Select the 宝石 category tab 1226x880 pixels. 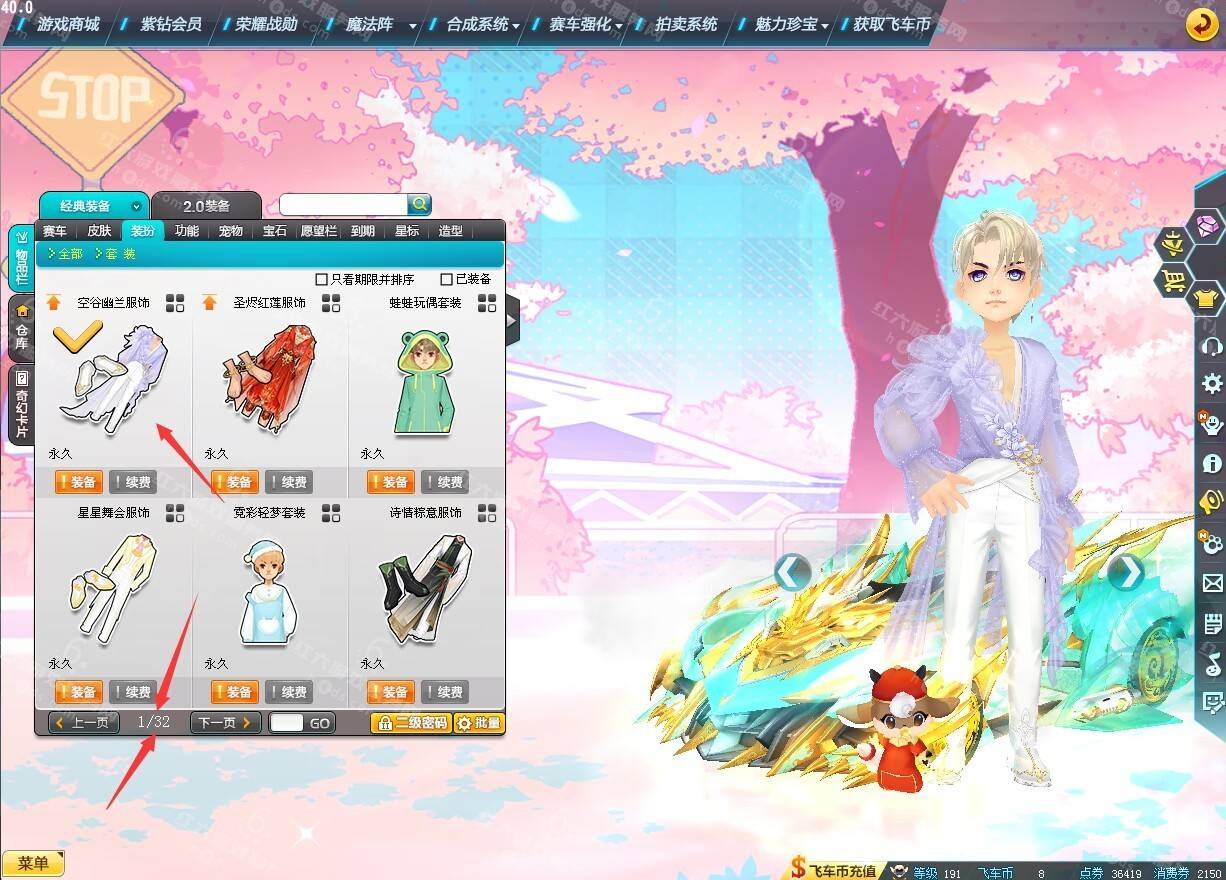tap(274, 231)
